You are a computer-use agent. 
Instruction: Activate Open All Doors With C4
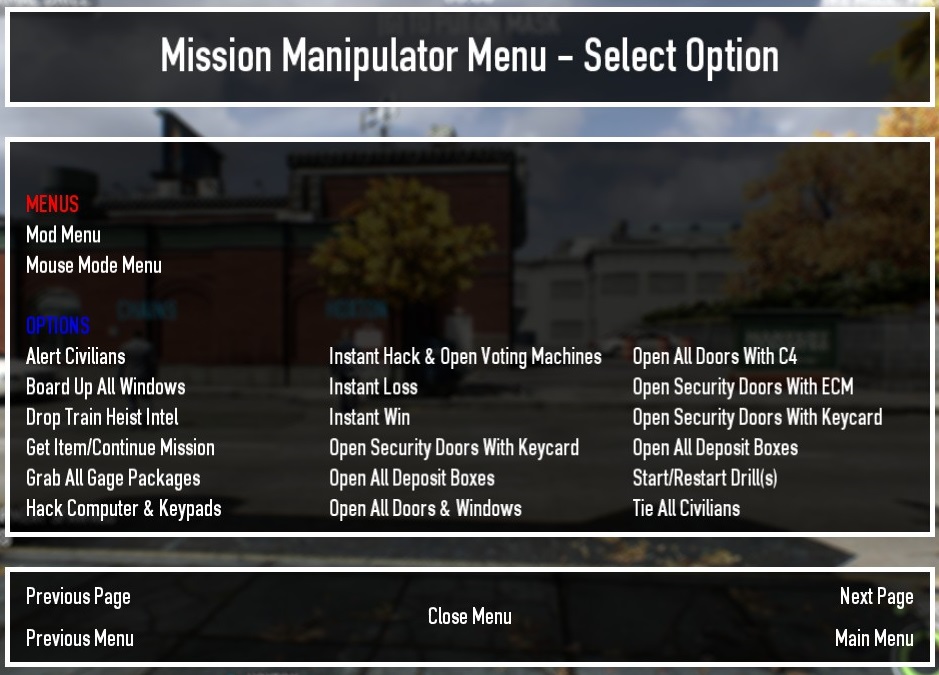pyautogui.click(x=714, y=357)
